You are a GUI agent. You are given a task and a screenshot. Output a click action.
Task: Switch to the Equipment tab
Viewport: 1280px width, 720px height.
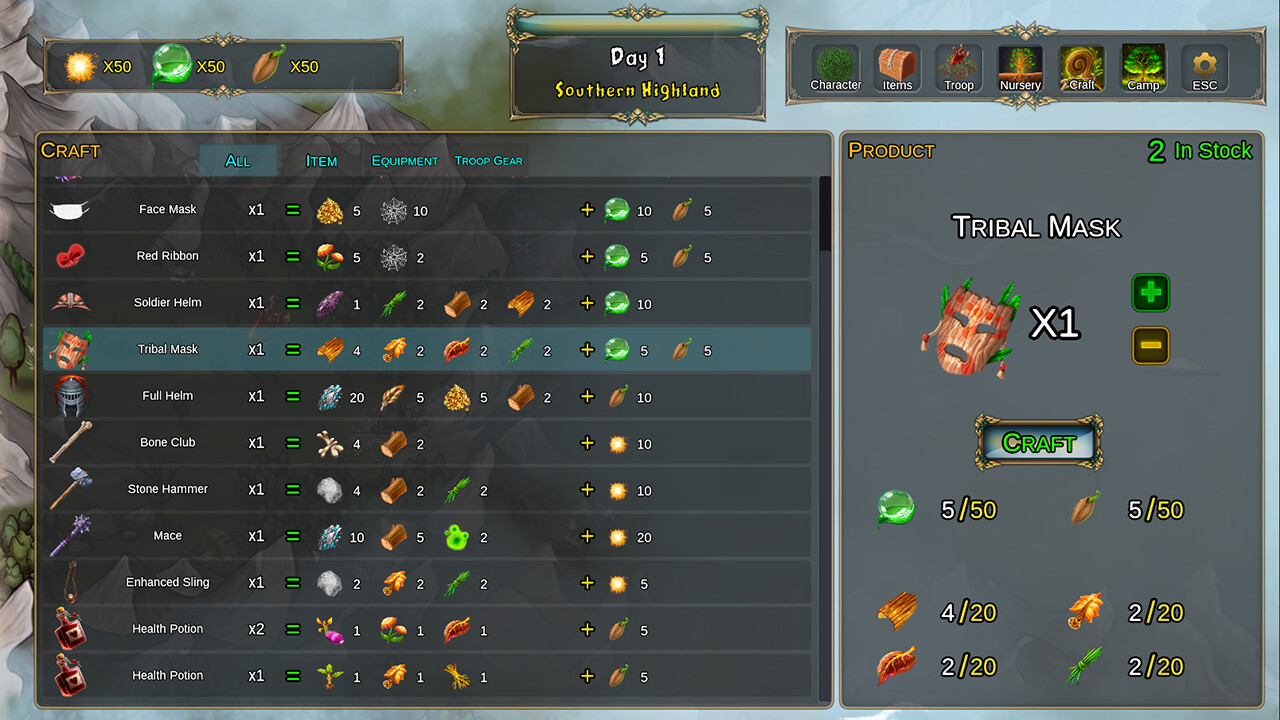tap(403, 160)
